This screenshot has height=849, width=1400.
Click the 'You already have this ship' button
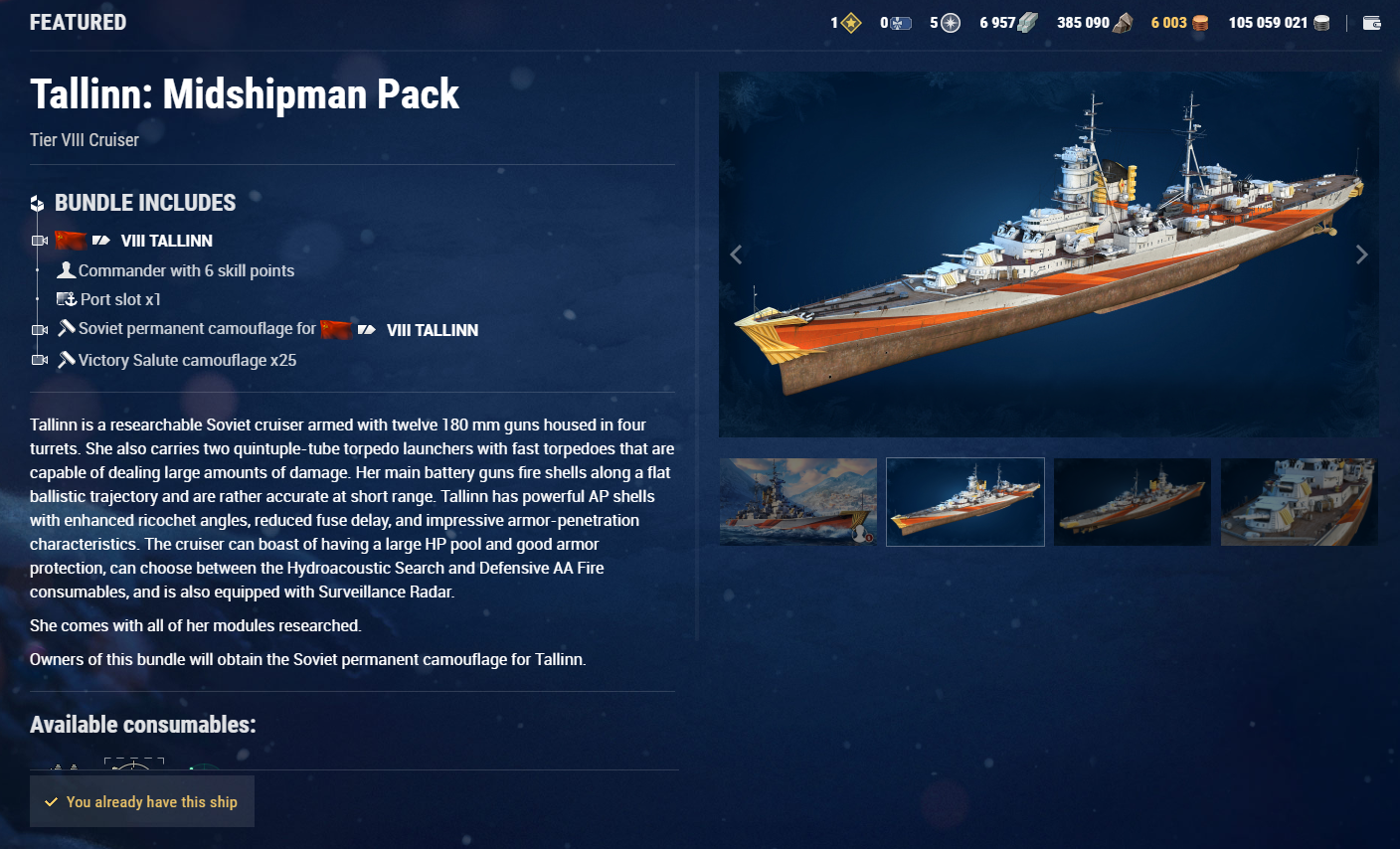point(142,801)
